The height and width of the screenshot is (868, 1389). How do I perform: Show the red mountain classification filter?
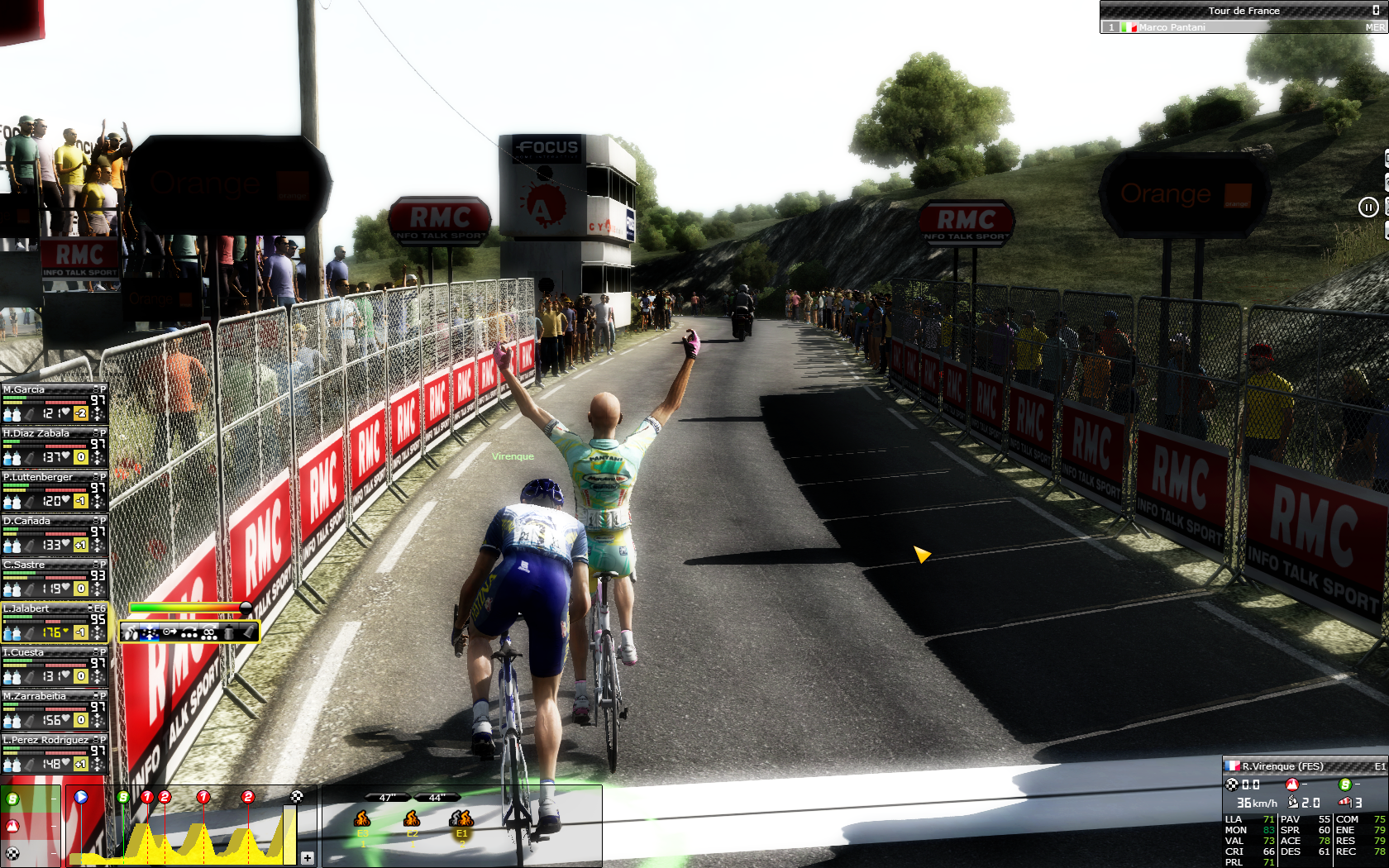tap(12, 826)
